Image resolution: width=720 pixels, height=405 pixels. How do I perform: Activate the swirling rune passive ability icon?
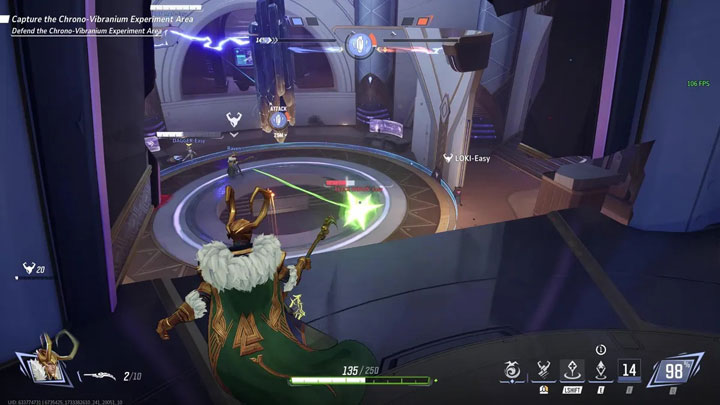click(513, 372)
